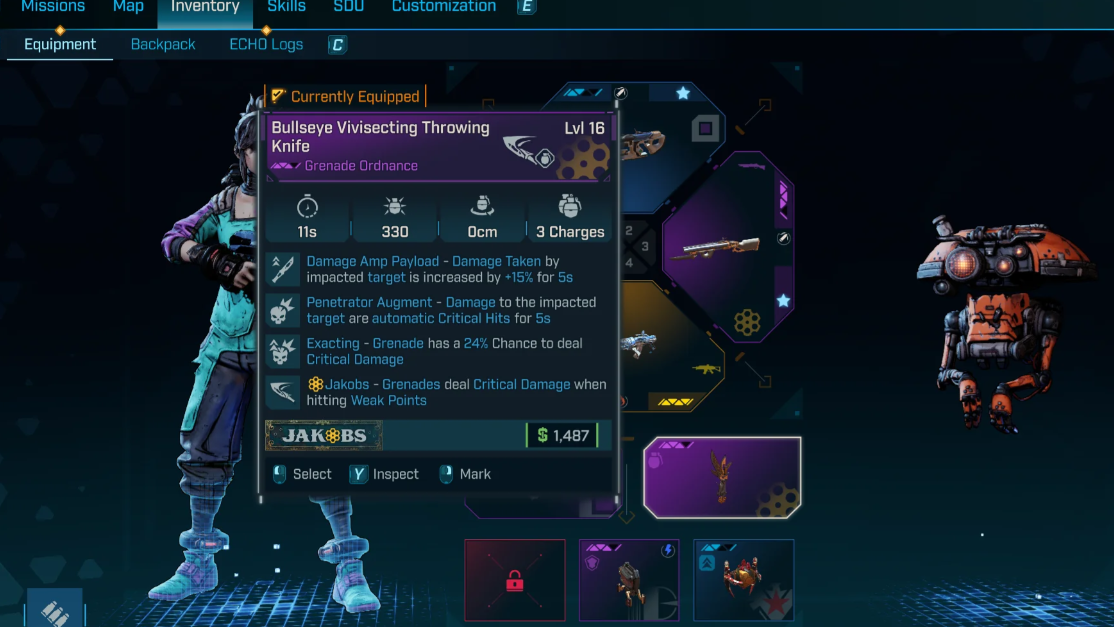1114x627 pixels.
Task: Open the ECHO Logs sub-tab
Action: pyautogui.click(x=266, y=44)
